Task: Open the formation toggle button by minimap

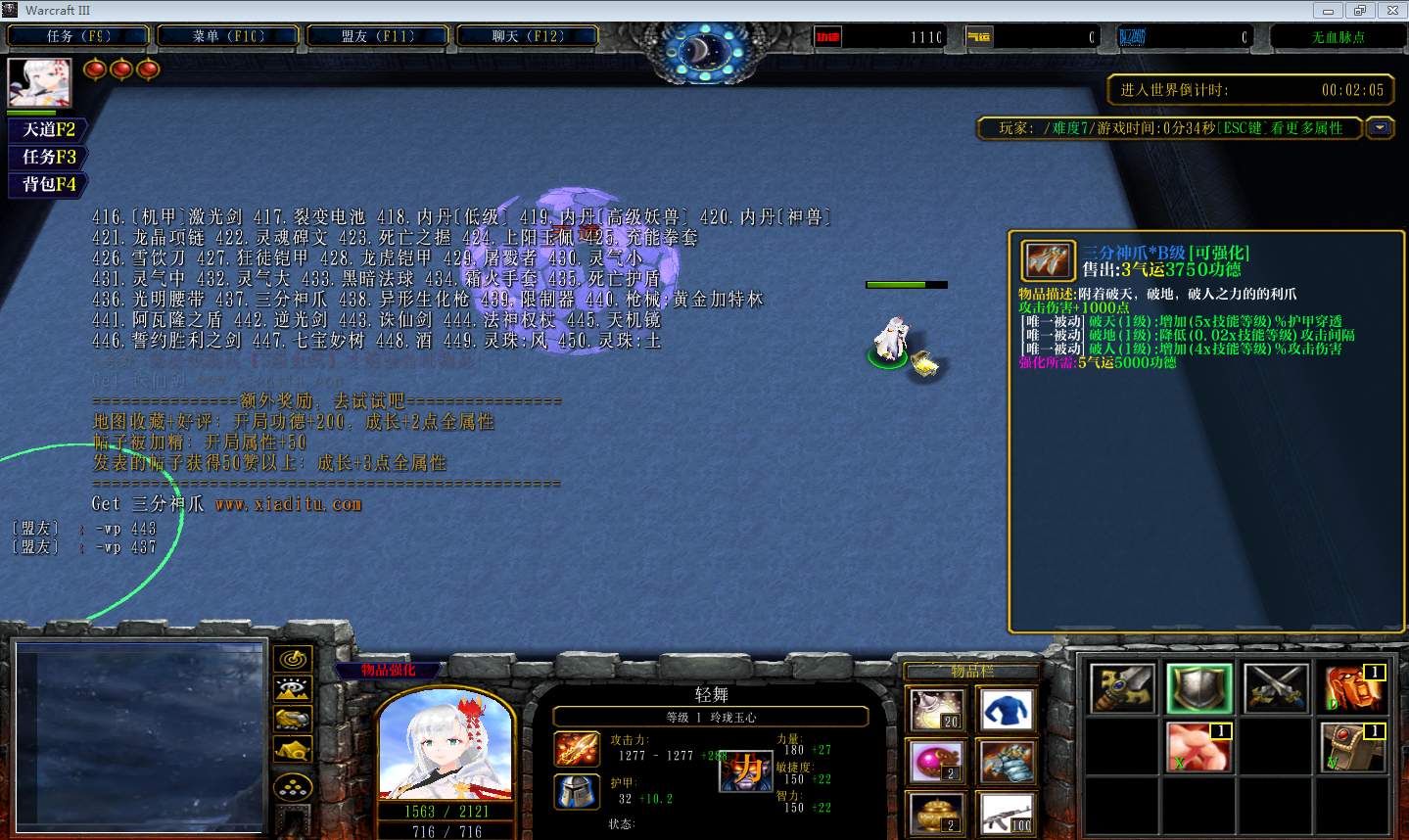Action: pyautogui.click(x=293, y=788)
